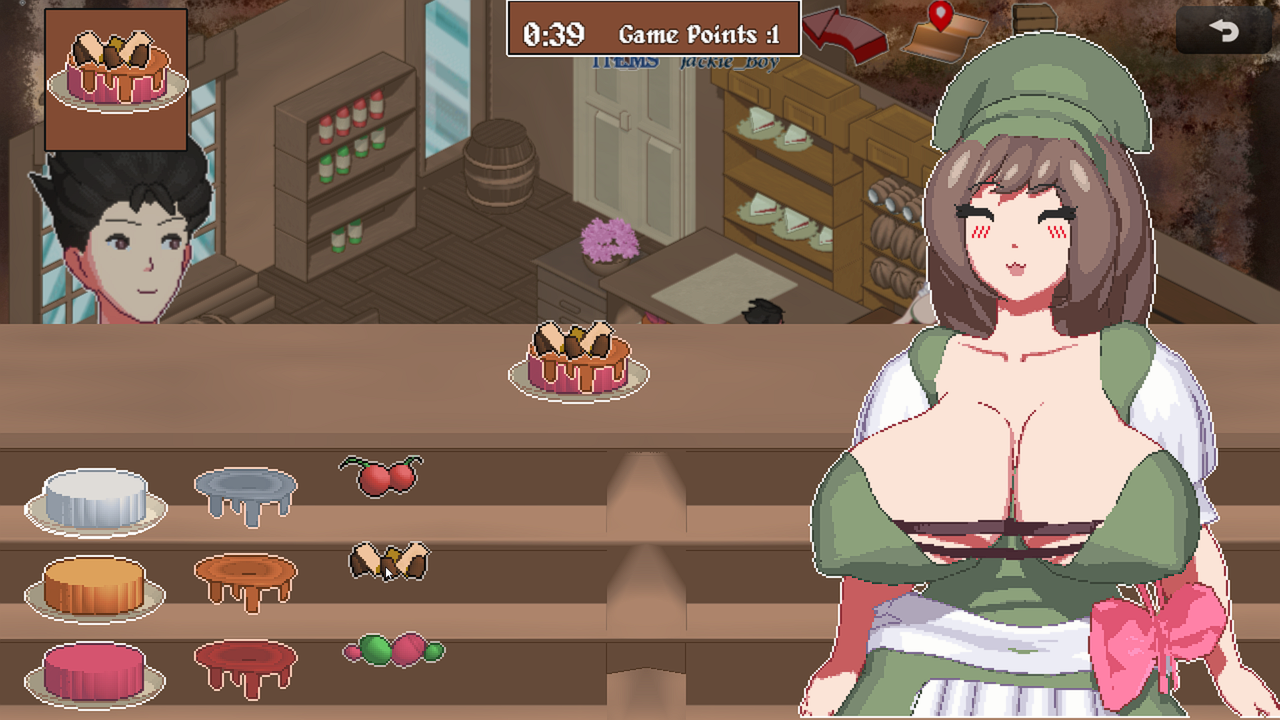Viewport: 1280px width, 720px height.
Task: Apply the caramel orange icing
Action: point(245,578)
